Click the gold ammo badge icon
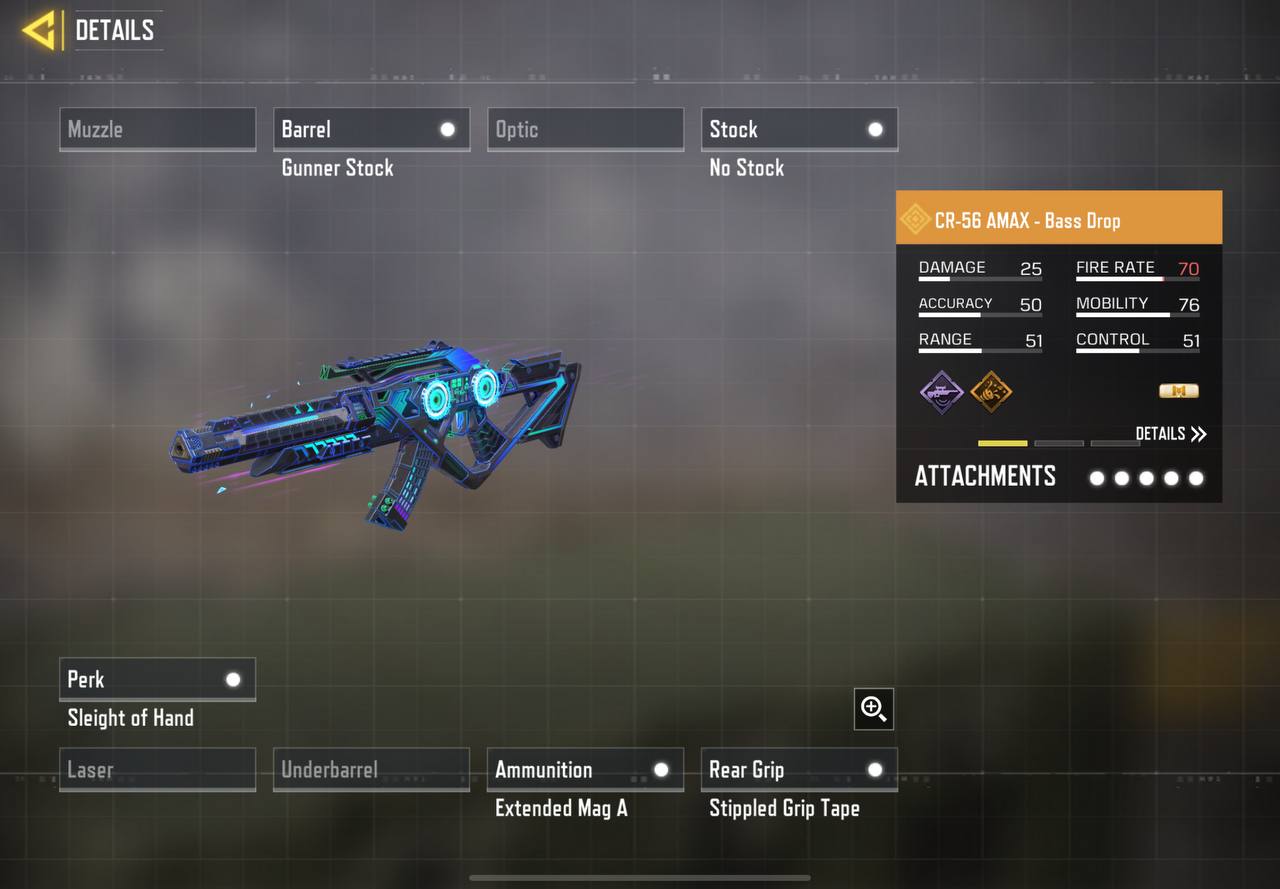 point(1178,391)
